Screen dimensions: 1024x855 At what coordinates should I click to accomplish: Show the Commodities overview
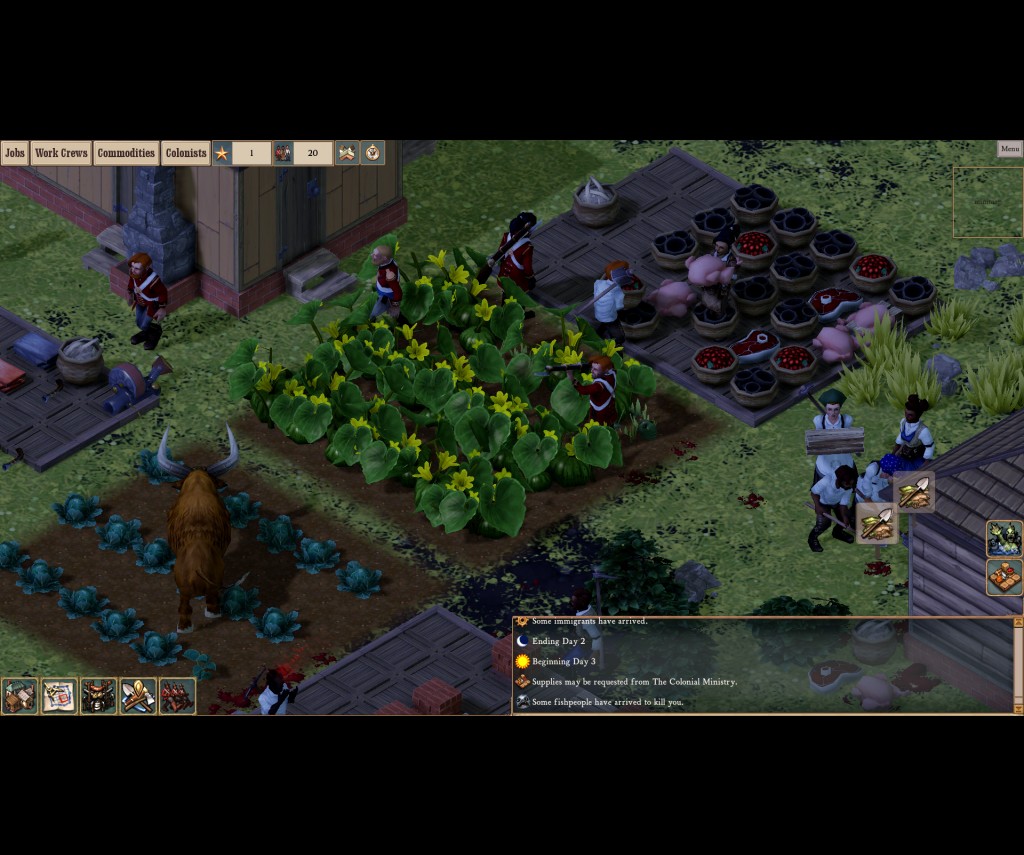(126, 153)
